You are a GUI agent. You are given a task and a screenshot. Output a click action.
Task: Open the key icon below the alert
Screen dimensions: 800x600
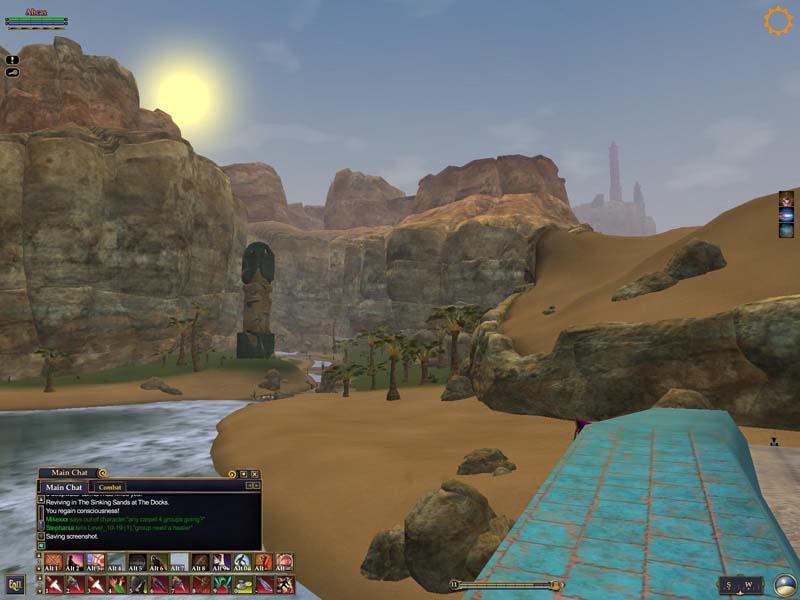coord(12,72)
